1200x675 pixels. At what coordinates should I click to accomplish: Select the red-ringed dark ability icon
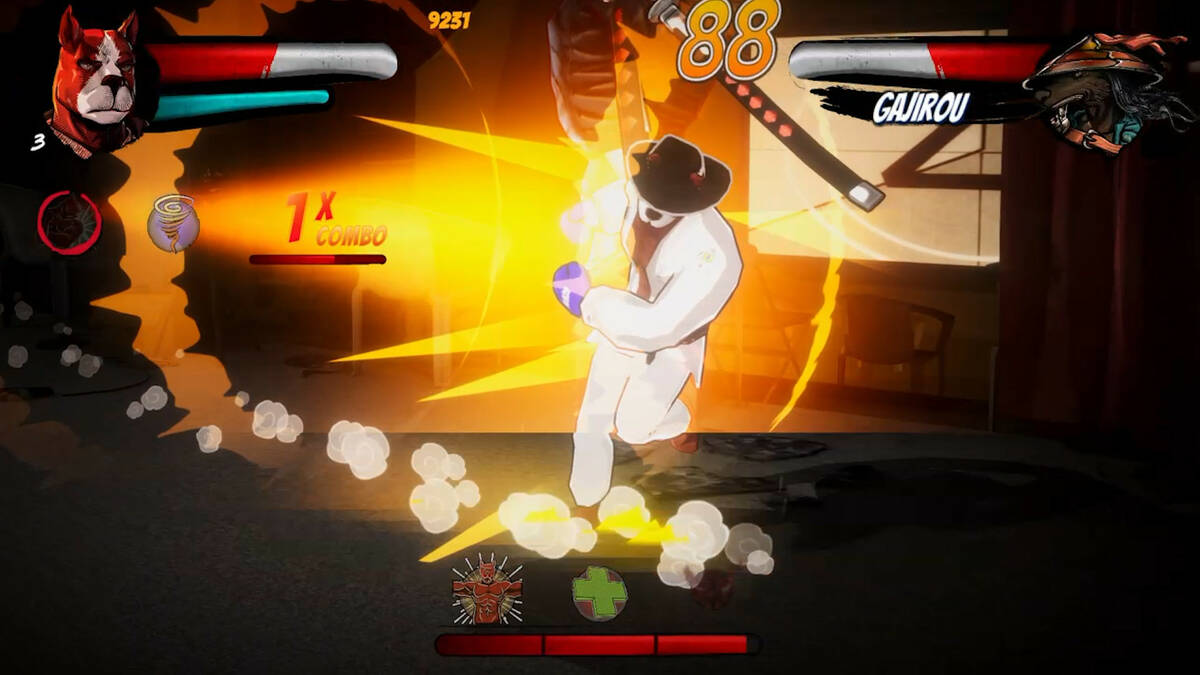(x=69, y=221)
